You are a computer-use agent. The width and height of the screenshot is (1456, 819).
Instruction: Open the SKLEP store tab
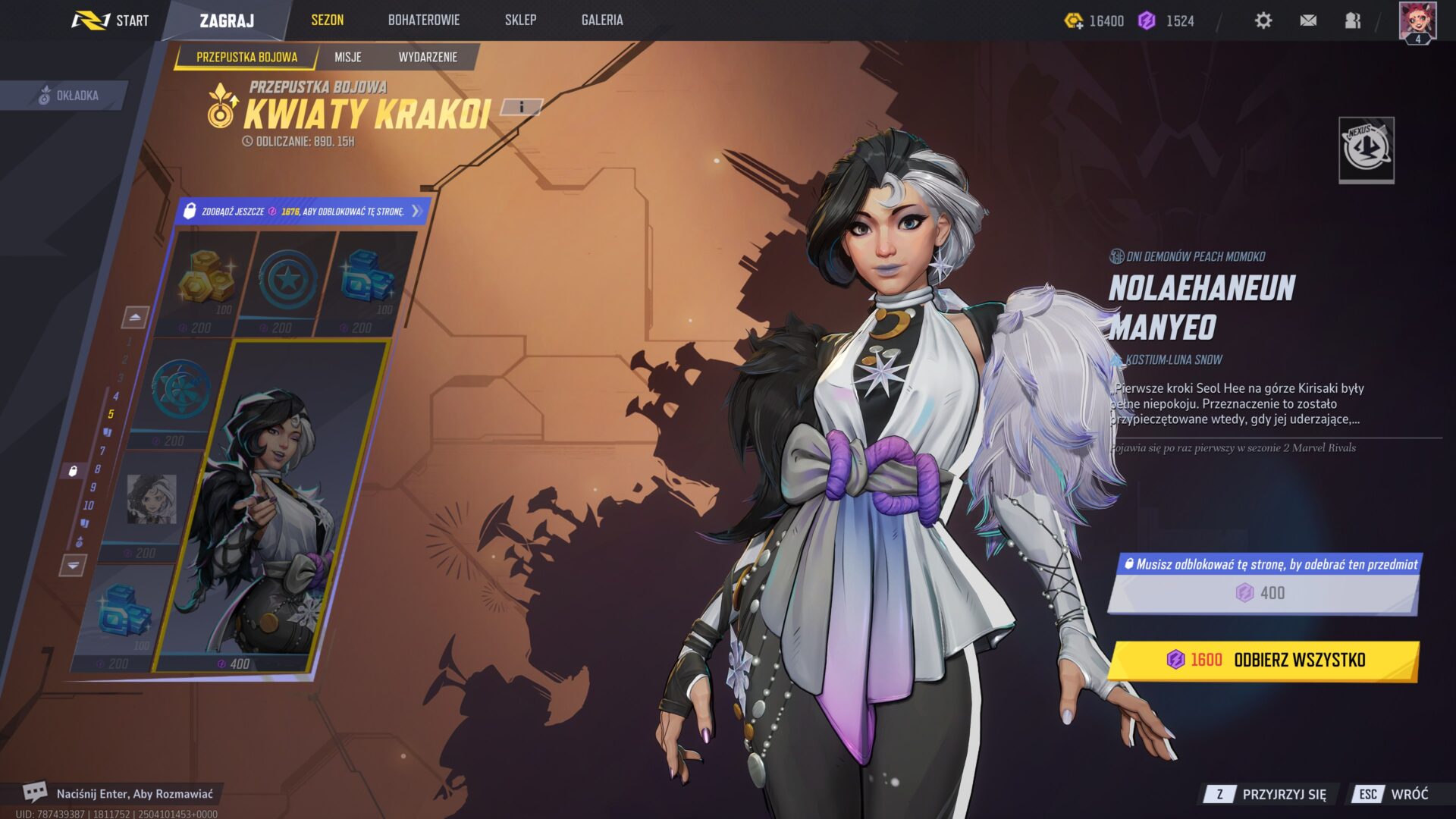point(520,20)
